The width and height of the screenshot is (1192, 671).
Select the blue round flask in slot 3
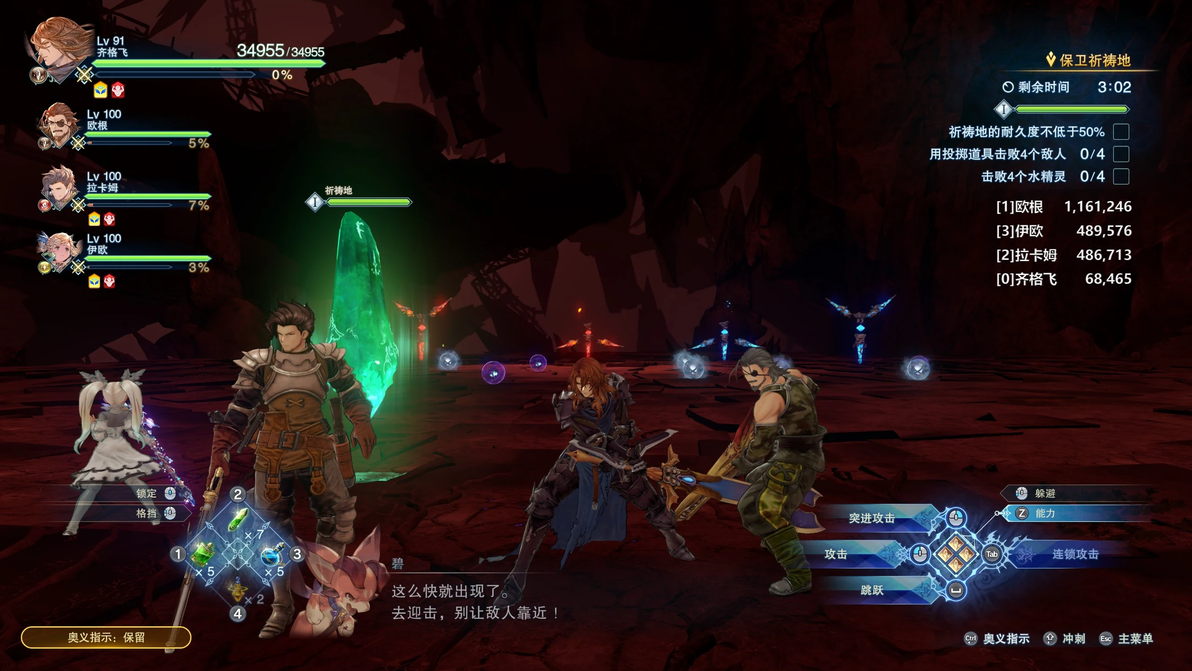271,554
